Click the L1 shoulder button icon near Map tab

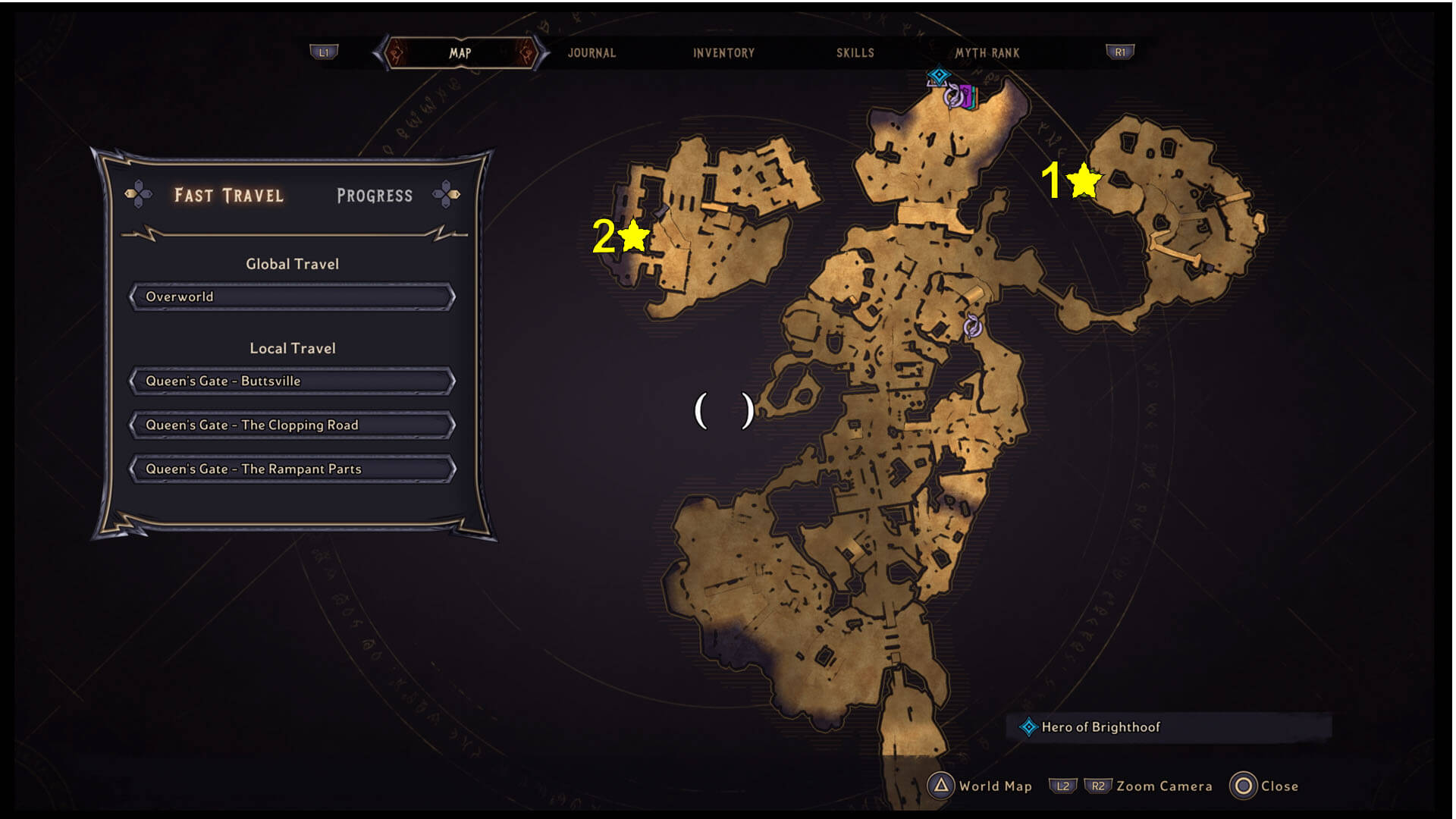pos(325,52)
